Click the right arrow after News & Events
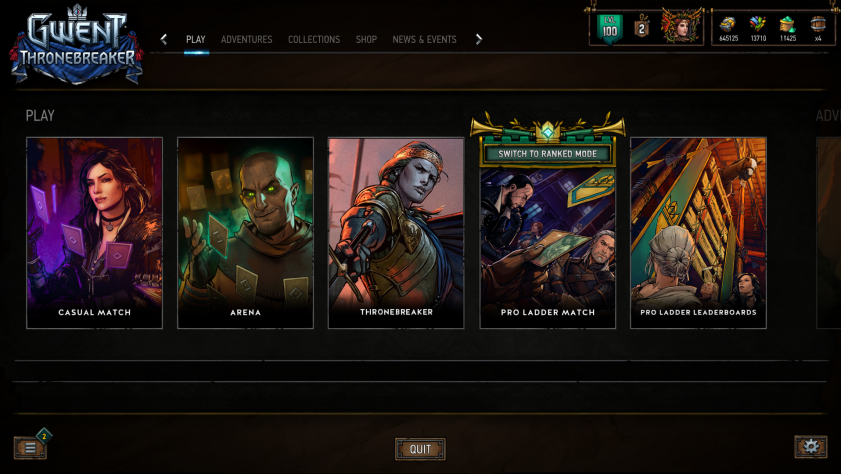This screenshot has width=841, height=474. (479, 40)
